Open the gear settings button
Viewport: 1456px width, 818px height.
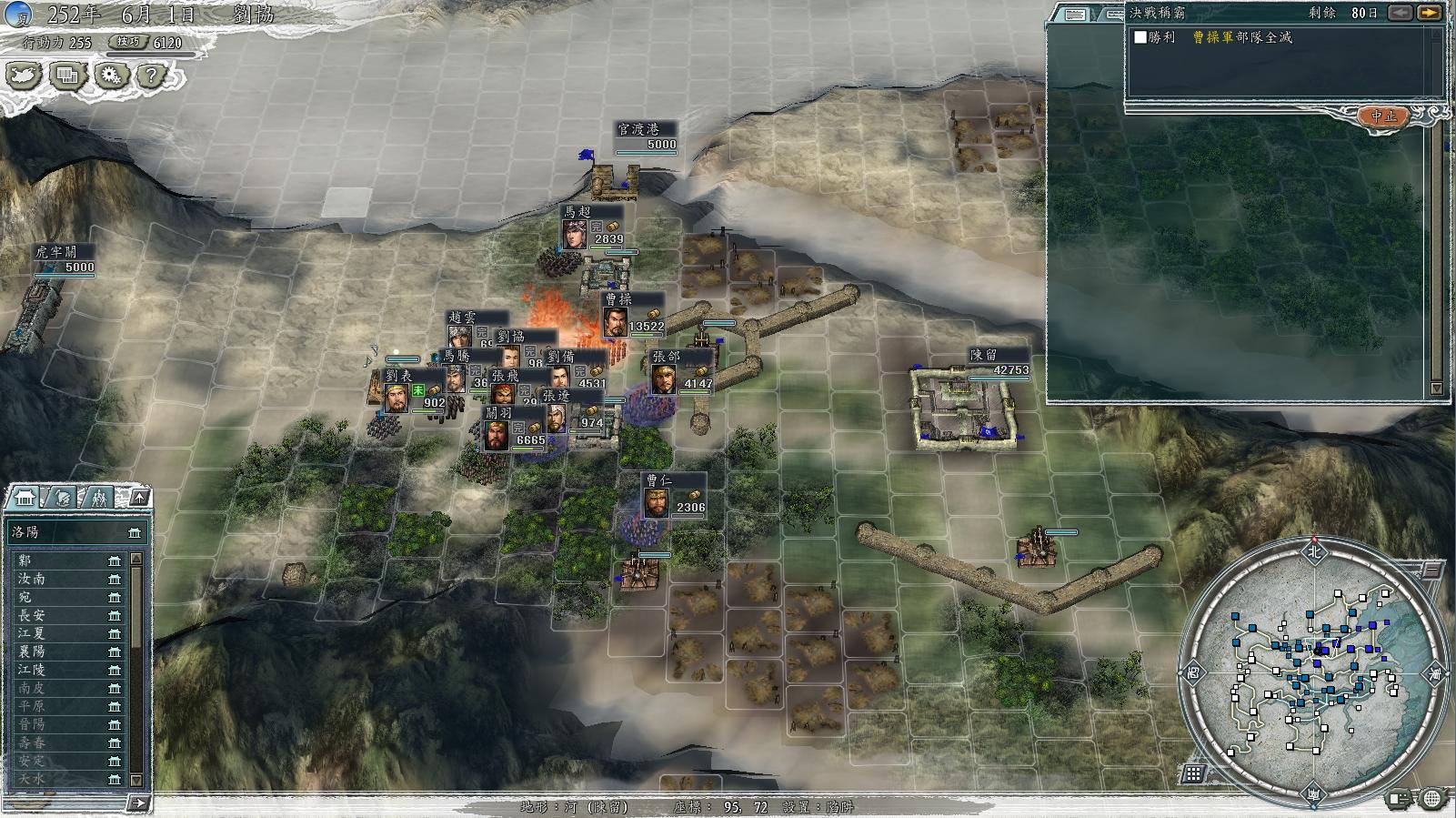111,76
